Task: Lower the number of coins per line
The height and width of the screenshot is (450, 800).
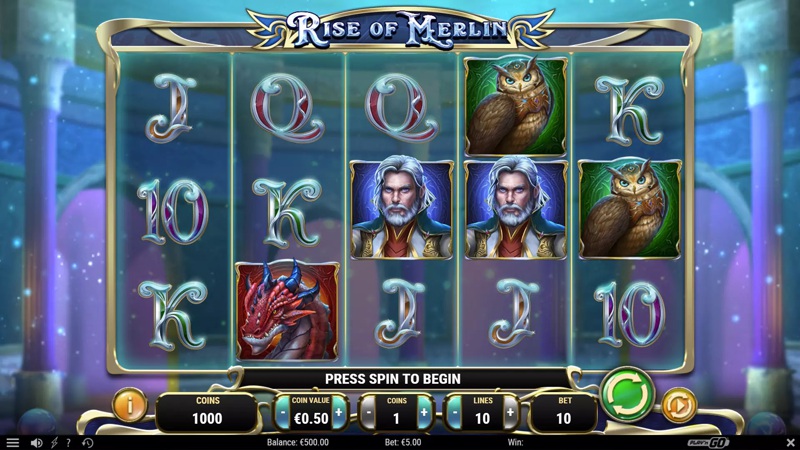Action: (367, 412)
